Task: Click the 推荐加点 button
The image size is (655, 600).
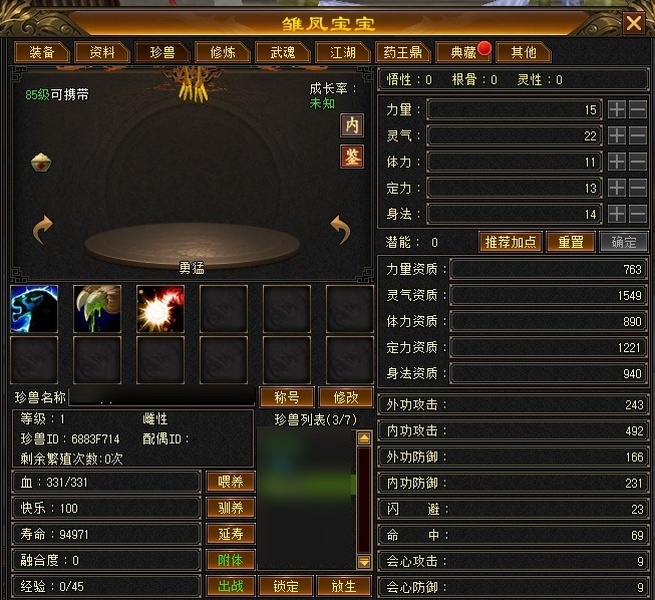Action: coord(512,242)
